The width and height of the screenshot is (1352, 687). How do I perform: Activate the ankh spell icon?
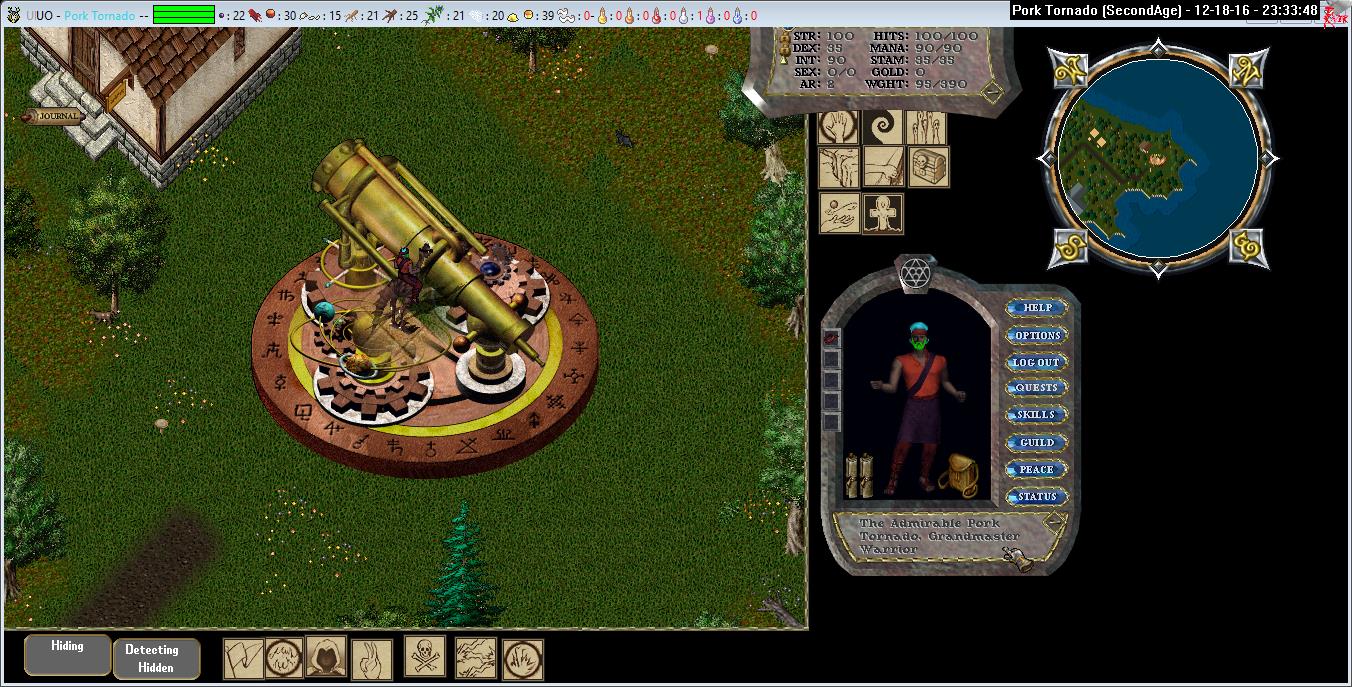point(883,214)
